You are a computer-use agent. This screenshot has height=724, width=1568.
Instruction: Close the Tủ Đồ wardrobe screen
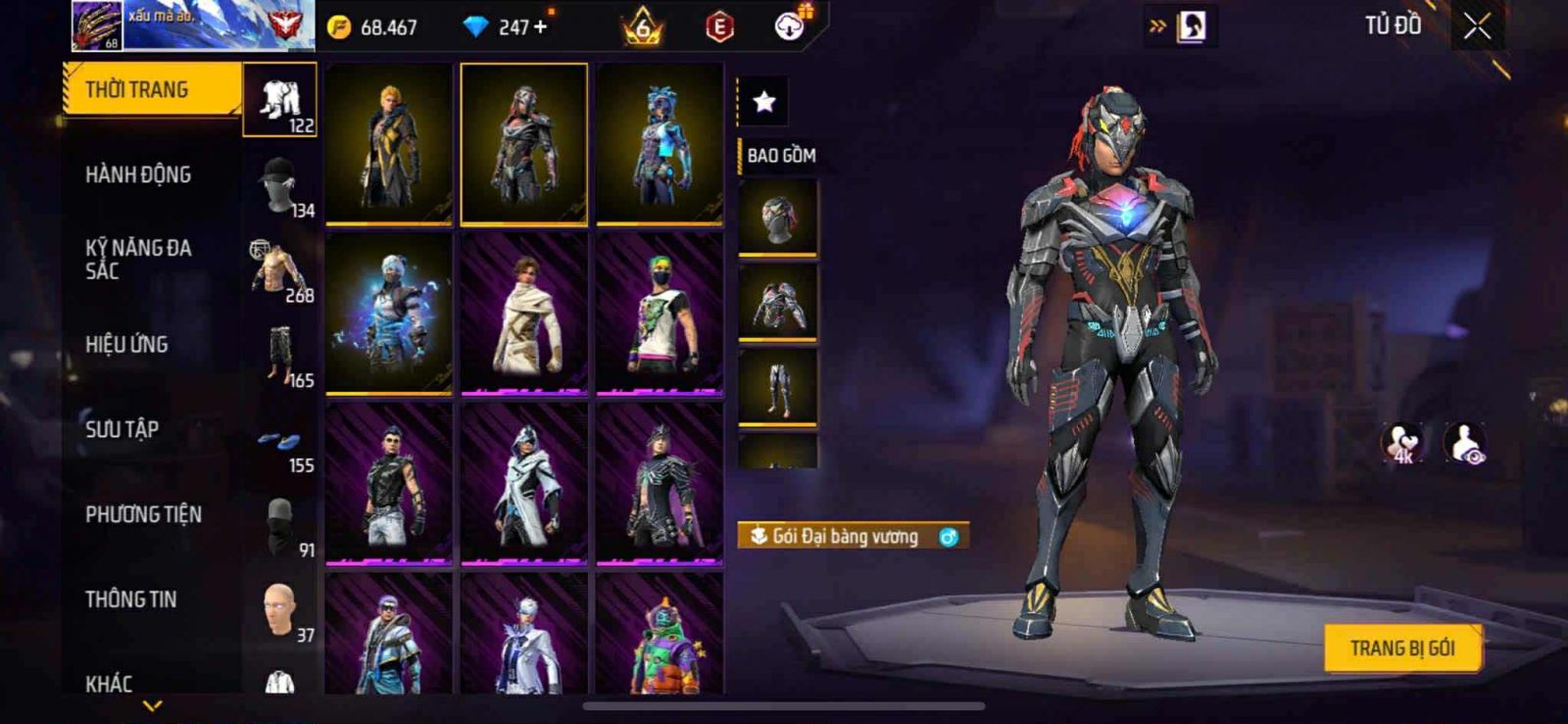pos(1477,26)
